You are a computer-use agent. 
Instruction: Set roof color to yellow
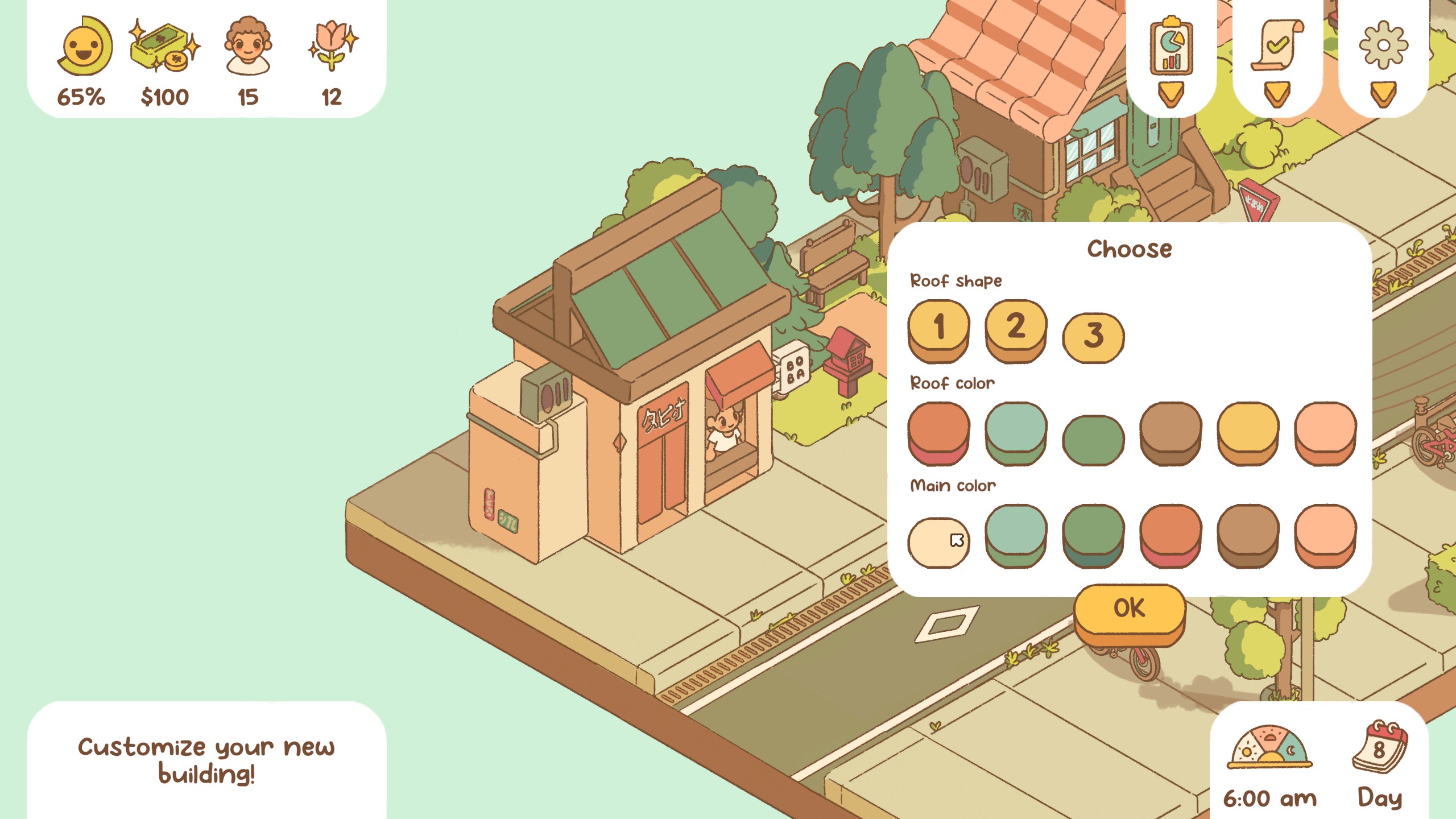tap(1248, 430)
